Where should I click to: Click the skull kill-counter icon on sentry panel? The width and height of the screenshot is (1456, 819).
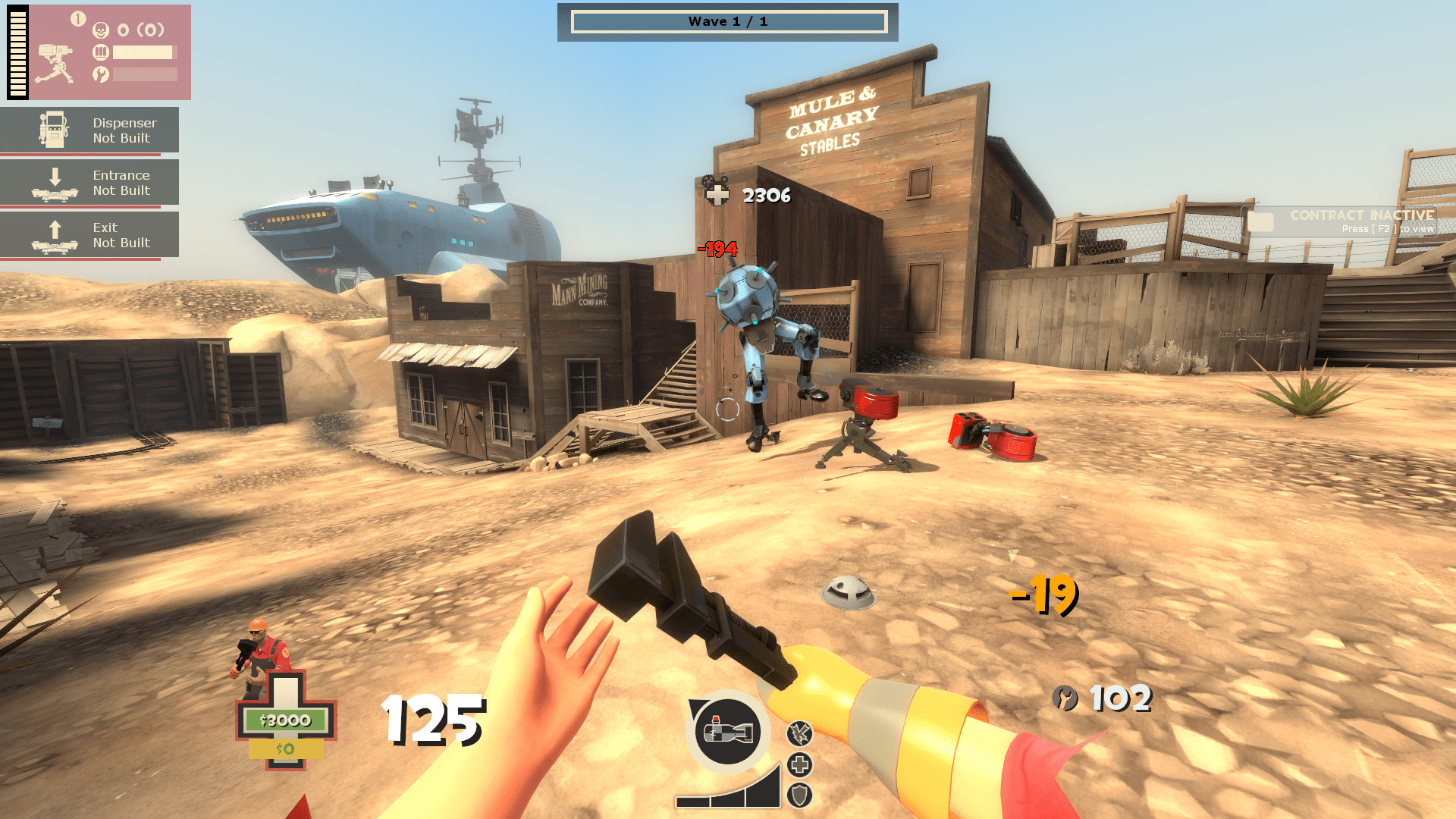click(101, 30)
